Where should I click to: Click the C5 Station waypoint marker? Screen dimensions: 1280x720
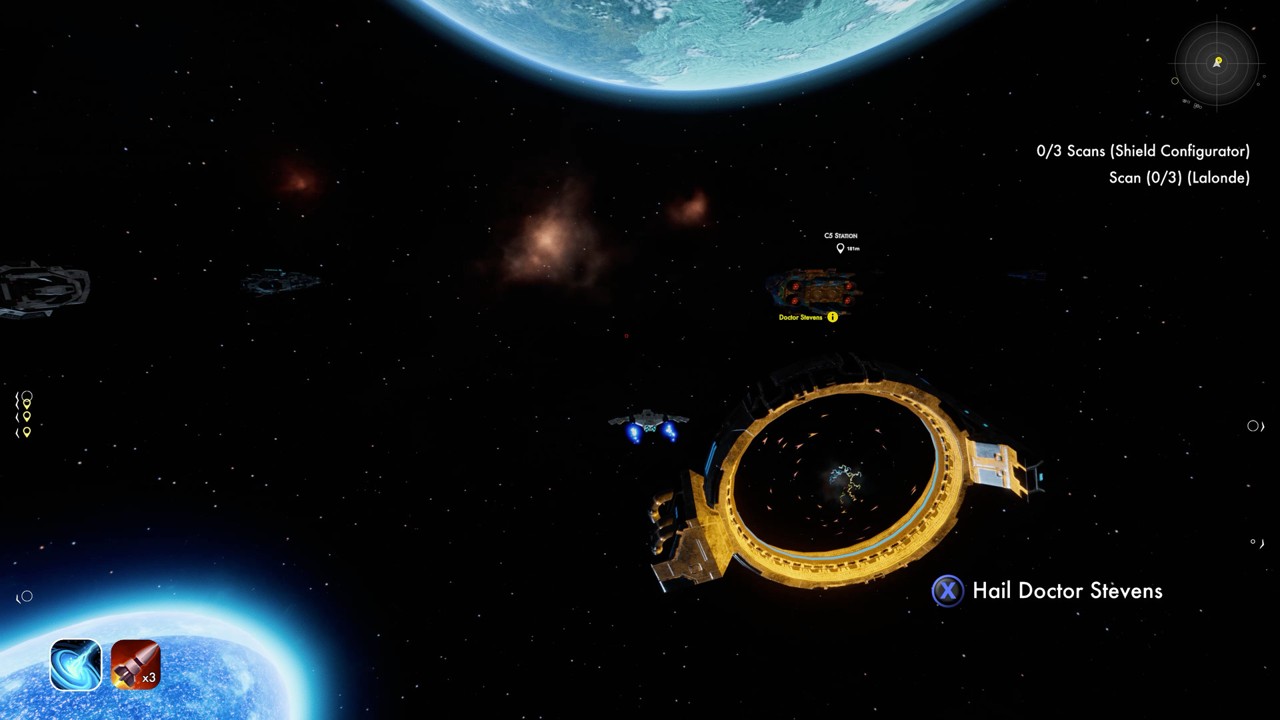[x=840, y=247]
